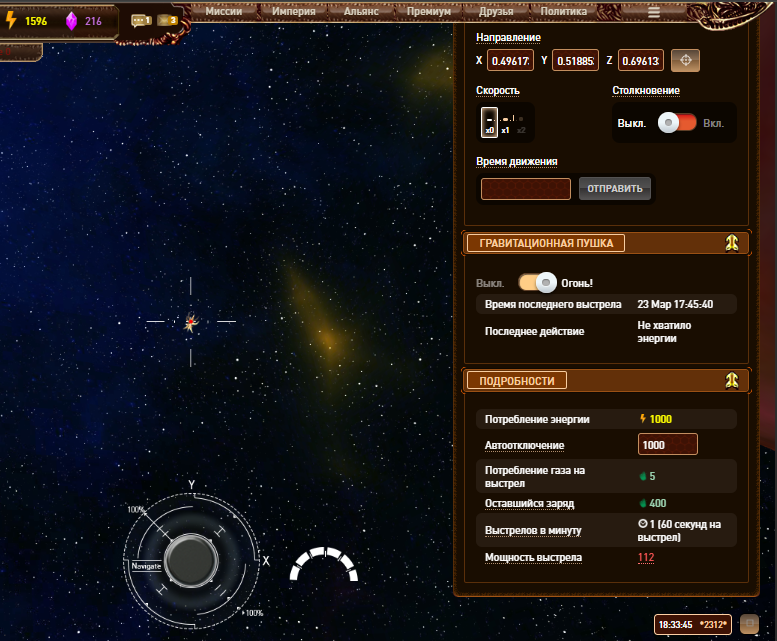This screenshot has width=777, height=641.
Task: Click the Y direction input field
Action: point(575,61)
